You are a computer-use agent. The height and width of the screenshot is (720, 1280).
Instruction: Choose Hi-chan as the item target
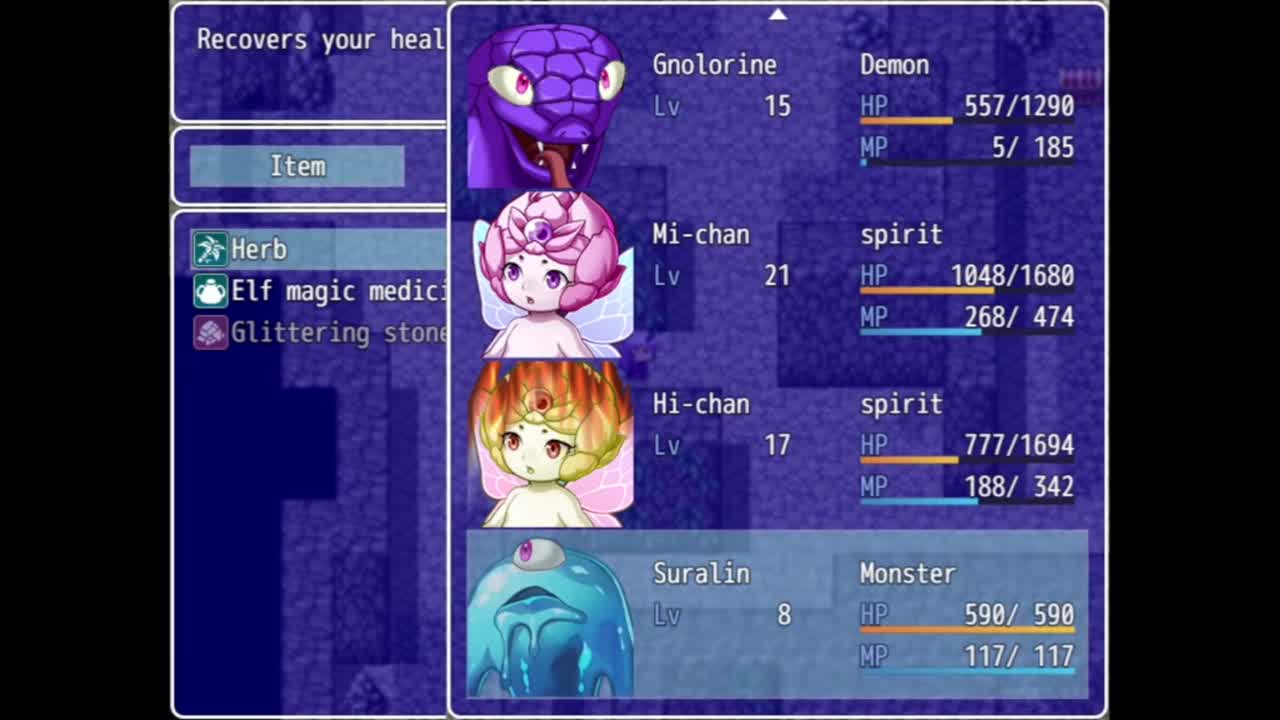click(776, 446)
